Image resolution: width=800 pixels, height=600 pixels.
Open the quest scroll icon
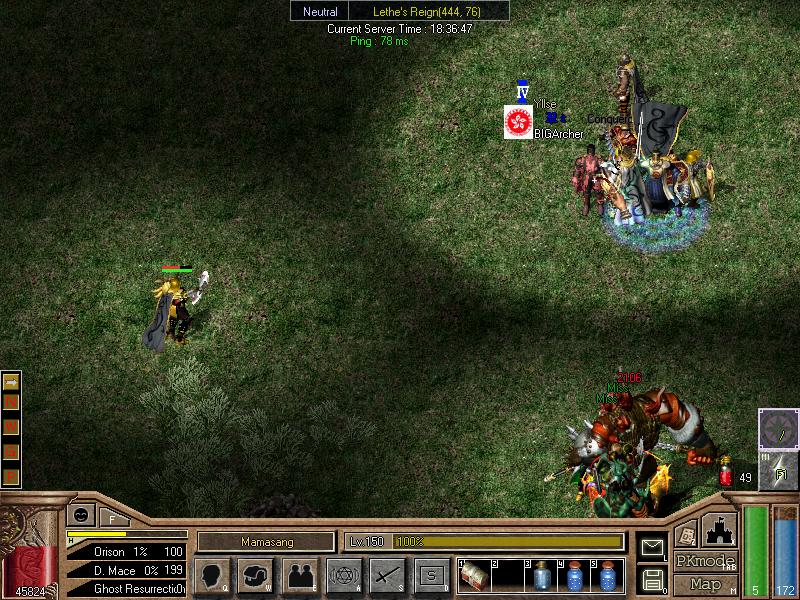686,534
